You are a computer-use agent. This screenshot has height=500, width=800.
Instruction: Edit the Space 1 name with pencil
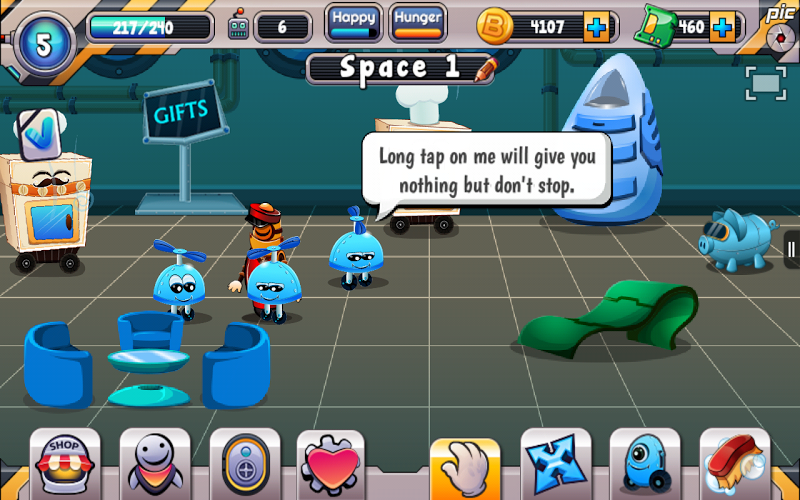[486, 68]
